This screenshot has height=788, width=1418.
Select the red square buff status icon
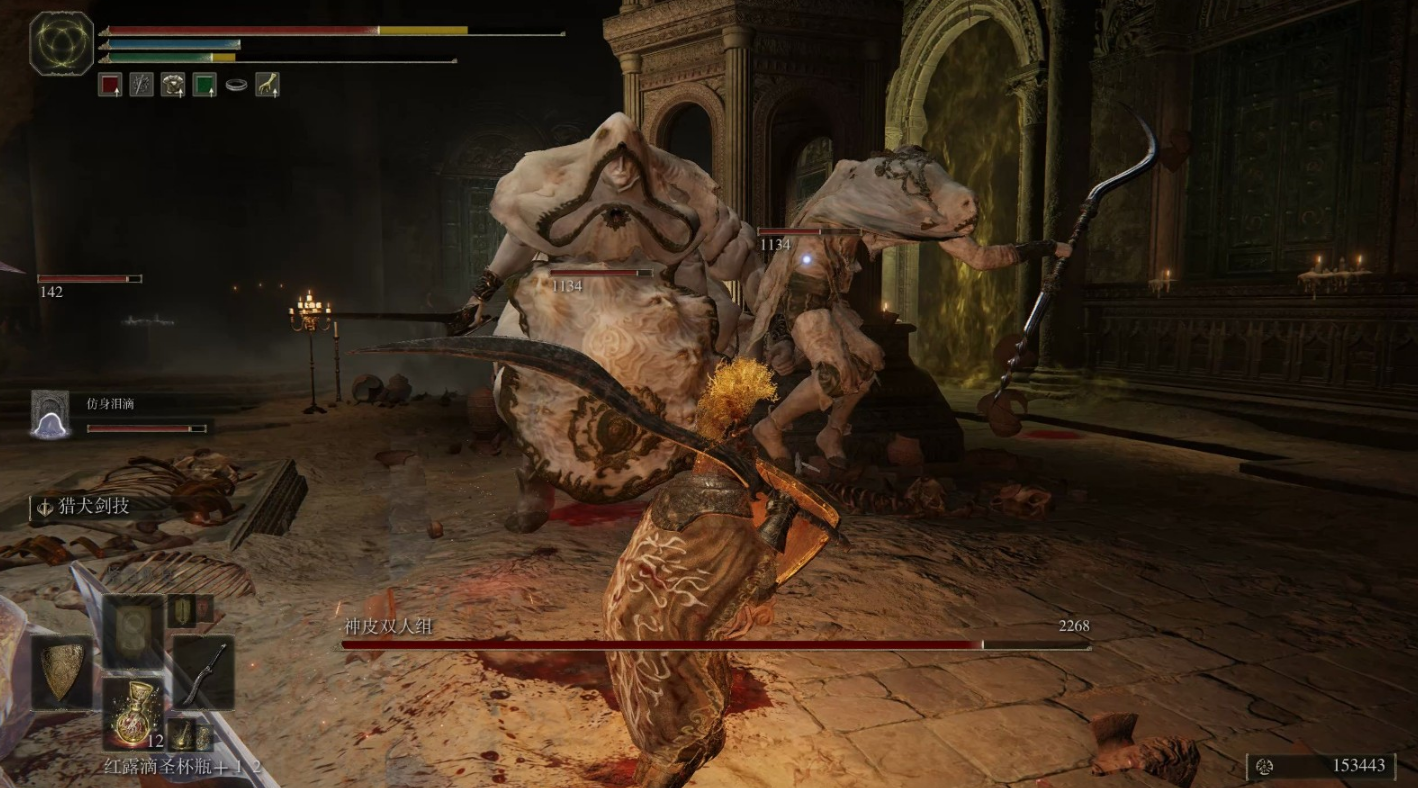click(110, 85)
